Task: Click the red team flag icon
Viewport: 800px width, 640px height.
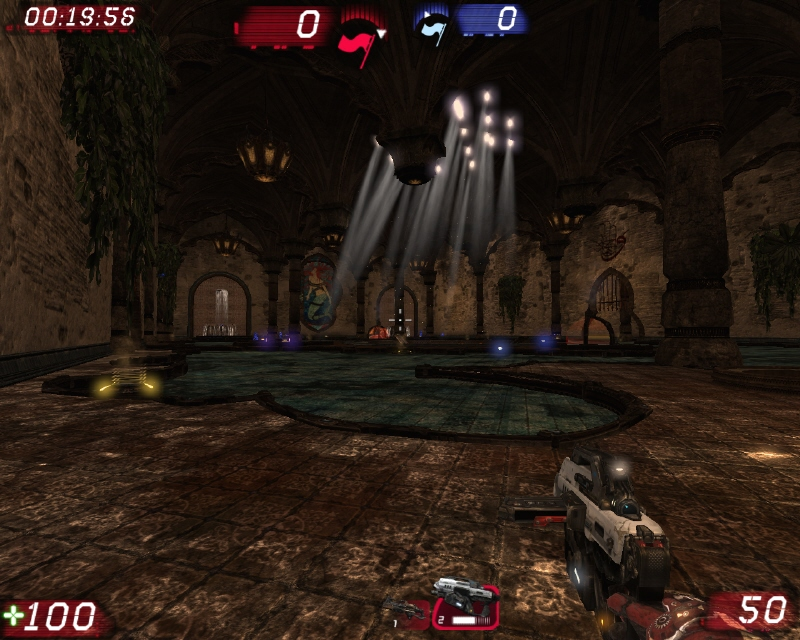Action: (356, 35)
